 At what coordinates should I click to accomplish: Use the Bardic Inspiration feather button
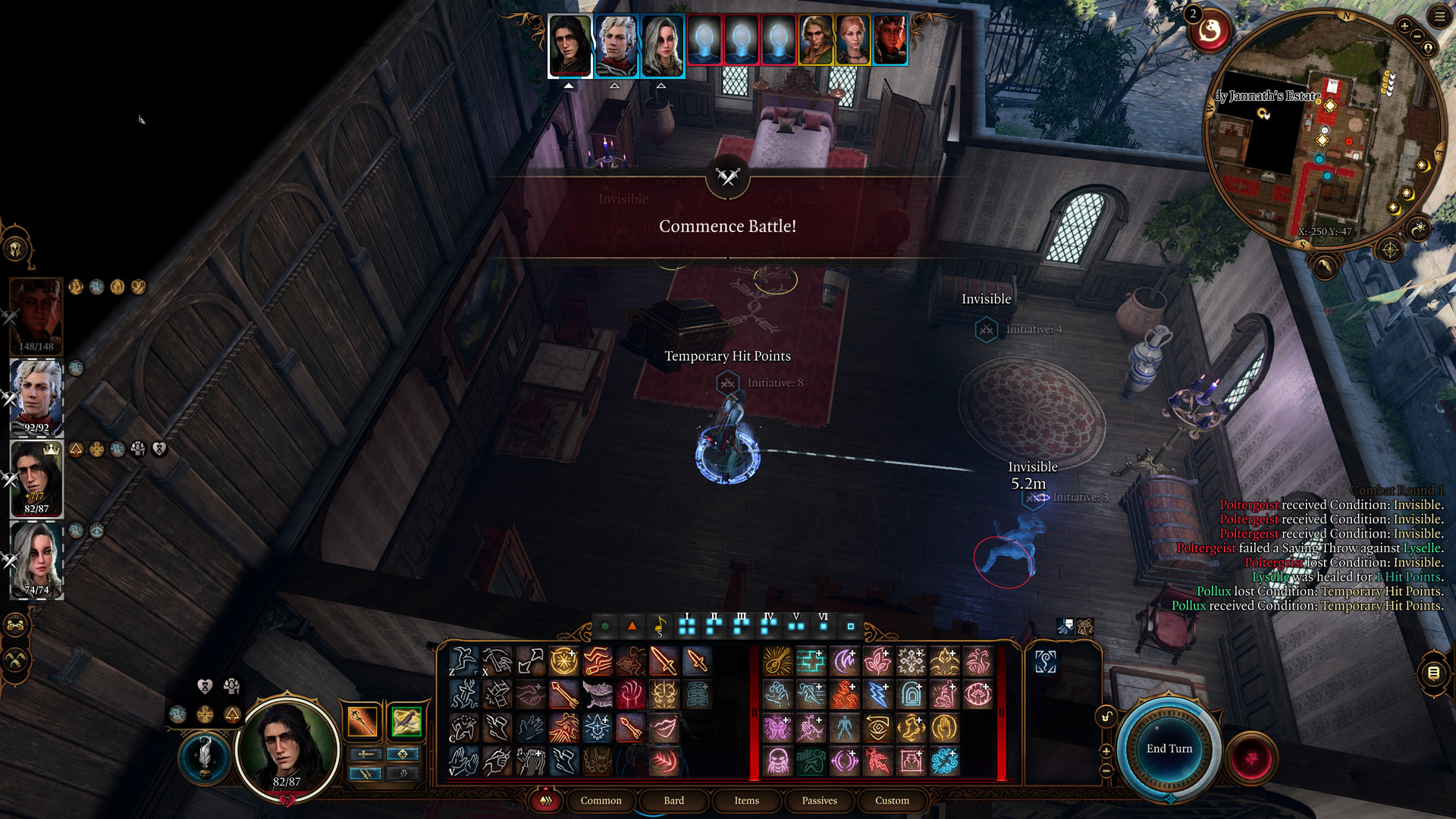204,756
